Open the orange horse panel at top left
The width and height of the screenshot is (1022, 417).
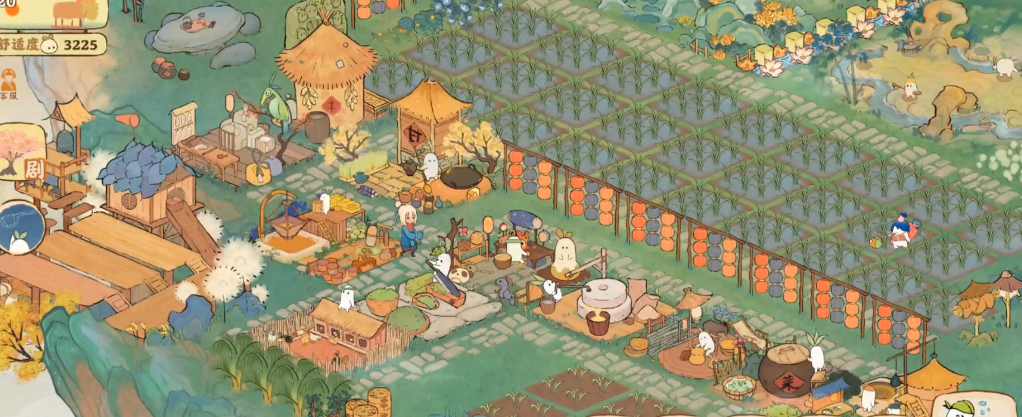(65, 14)
